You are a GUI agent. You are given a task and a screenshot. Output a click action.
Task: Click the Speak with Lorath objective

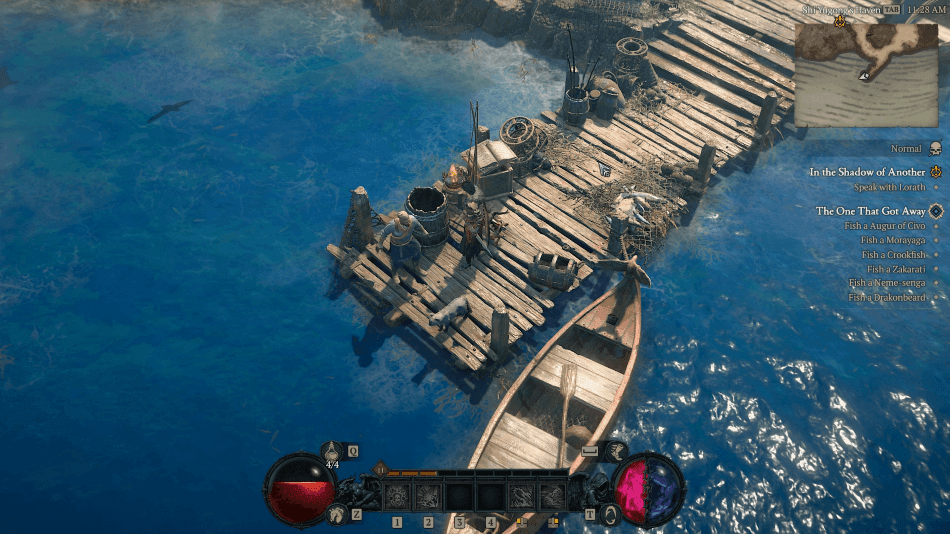[x=889, y=187]
